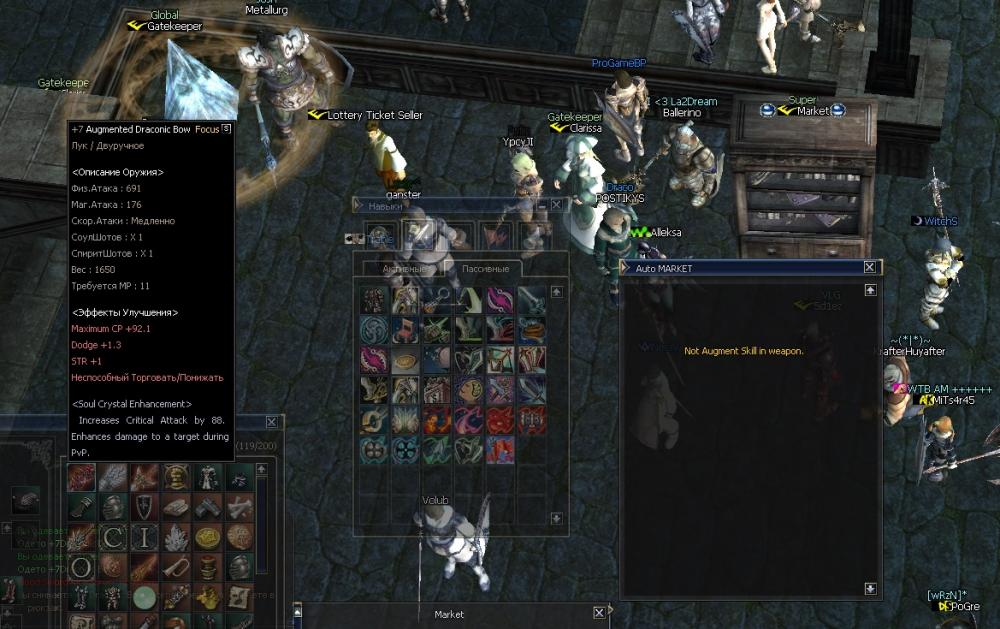Viewport: 1000px width, 629px height.
Task: Click the skills list scroll-up arrow
Action: tap(557, 292)
